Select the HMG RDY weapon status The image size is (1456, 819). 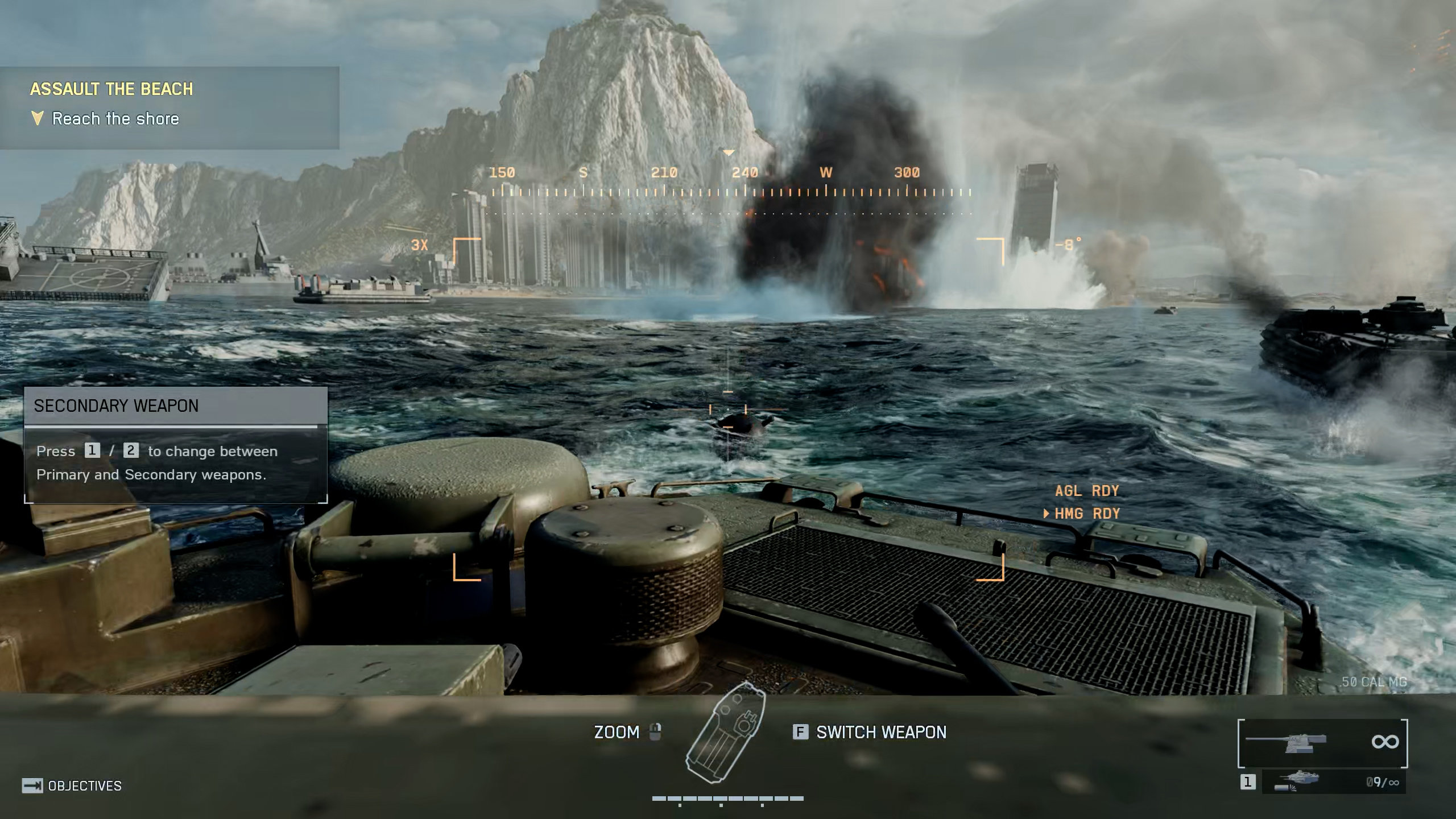click(1086, 514)
